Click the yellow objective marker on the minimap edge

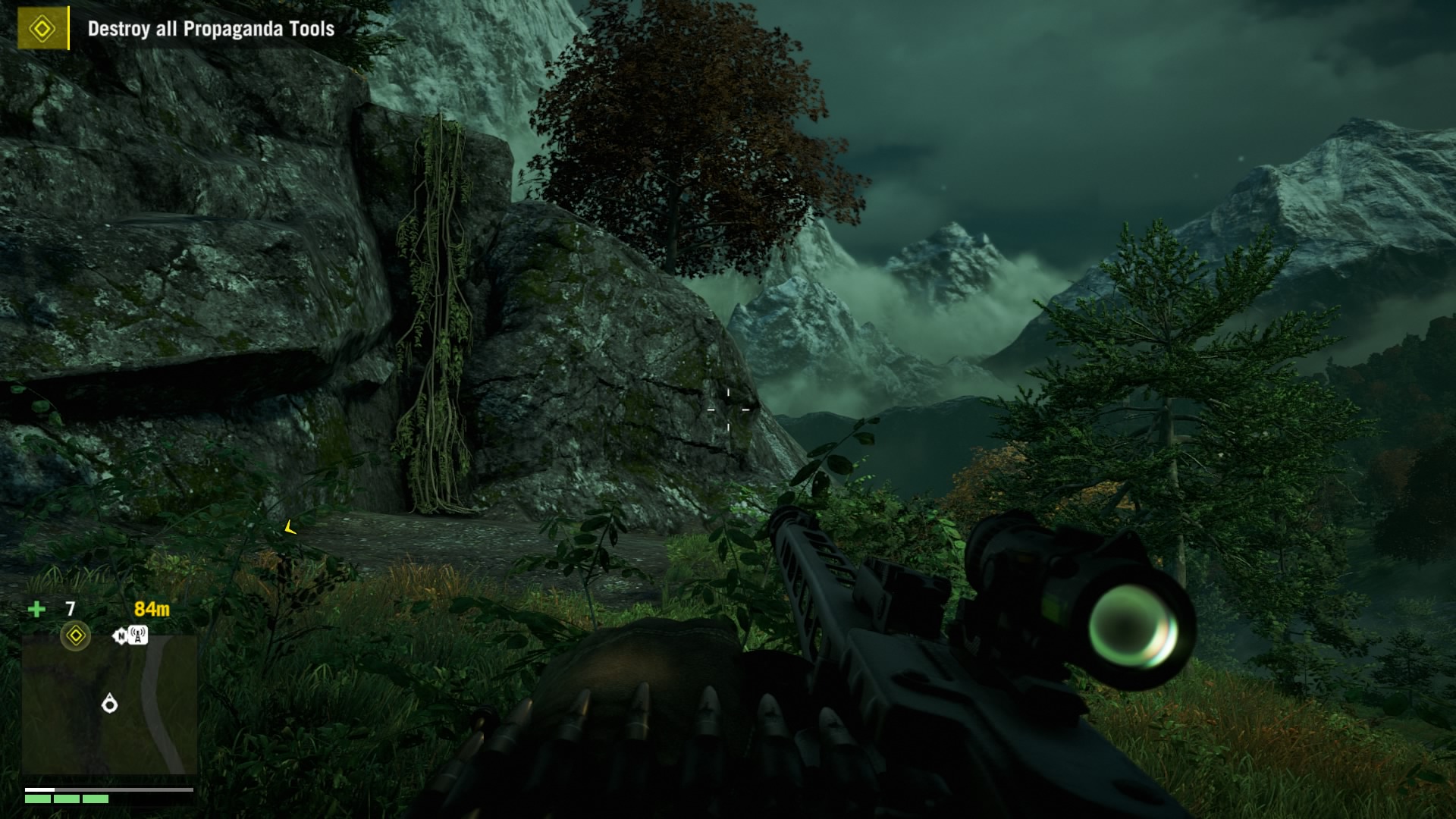coord(75,635)
